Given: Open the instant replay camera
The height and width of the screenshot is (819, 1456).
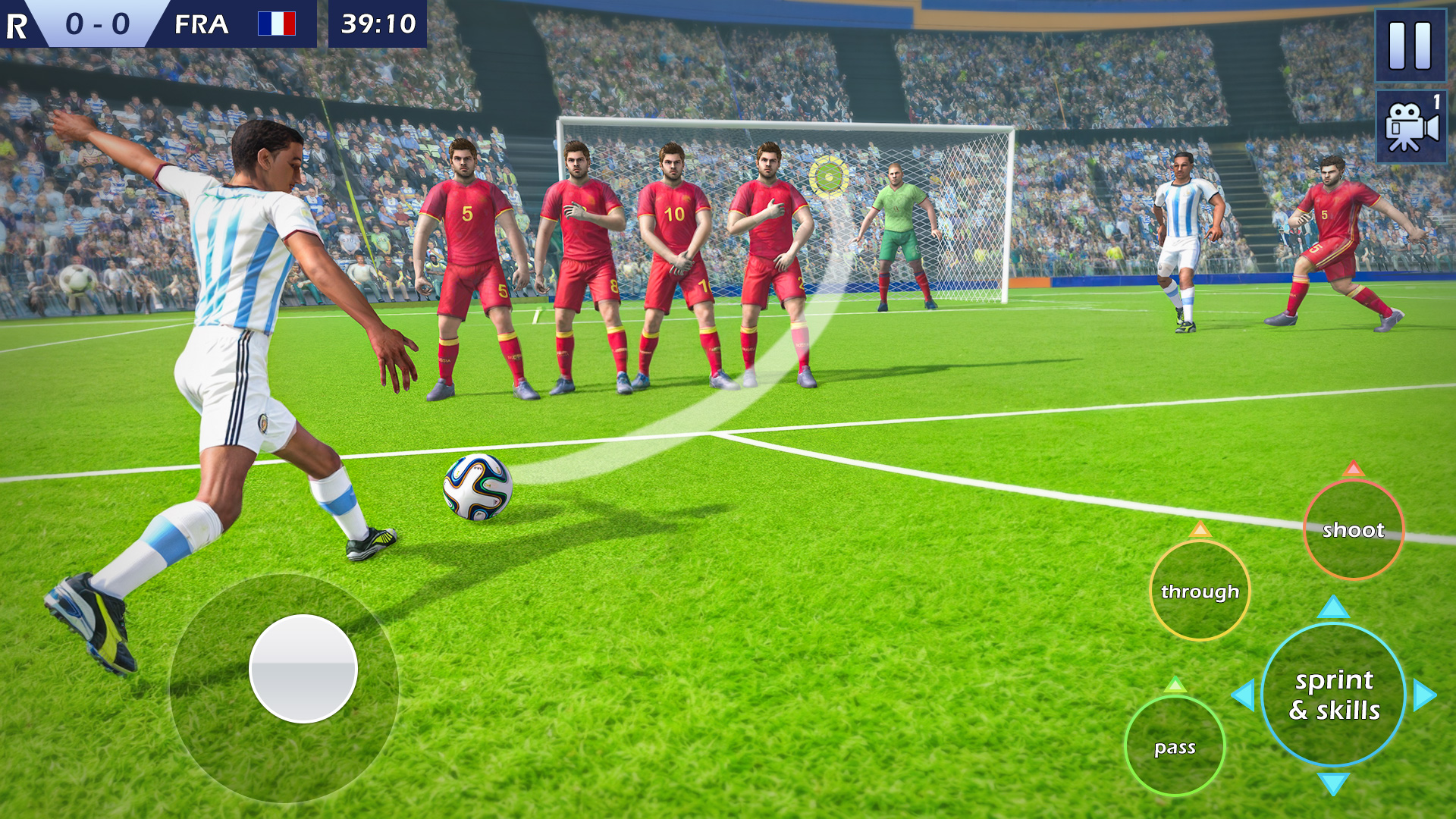Looking at the screenshot, I should point(1412,127).
